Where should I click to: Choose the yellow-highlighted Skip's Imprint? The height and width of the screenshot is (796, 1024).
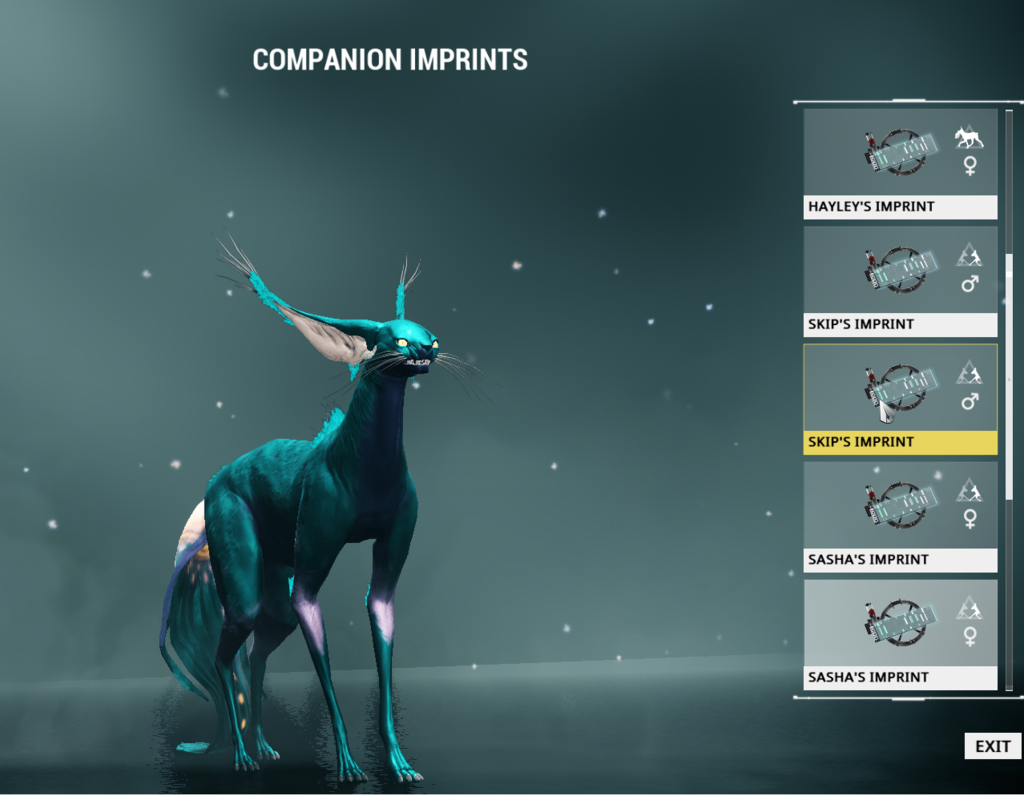(x=900, y=399)
